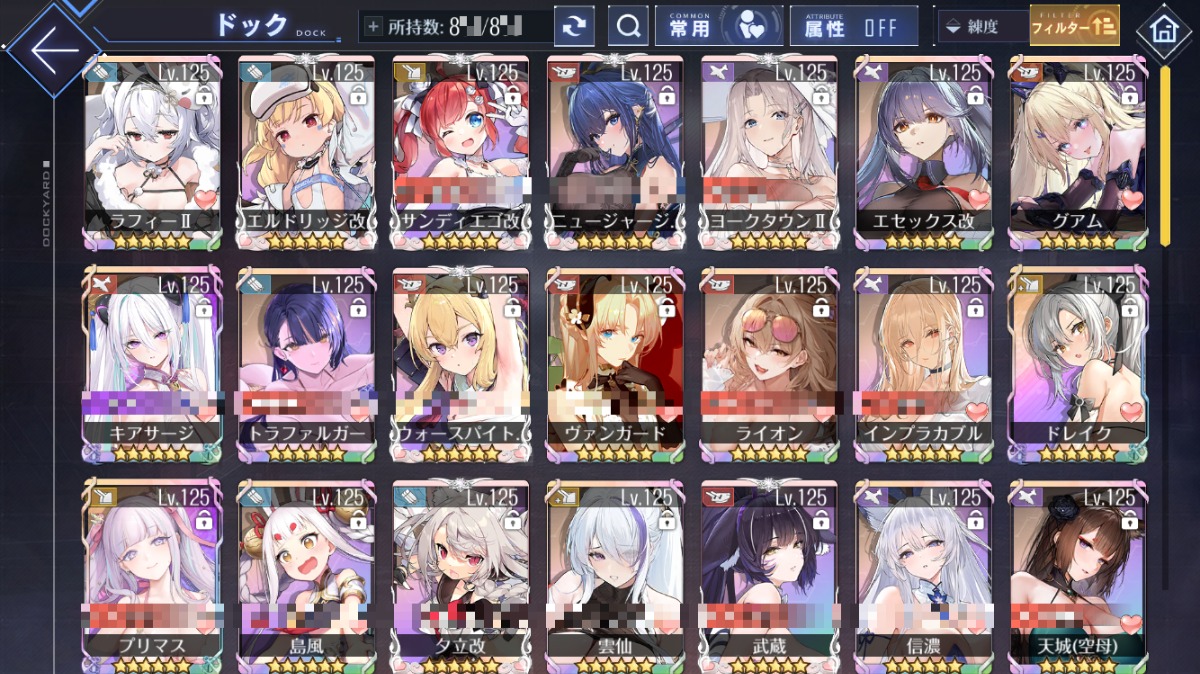Switch the 常用 common display mode
The width and height of the screenshot is (1200, 674).
click(x=718, y=27)
